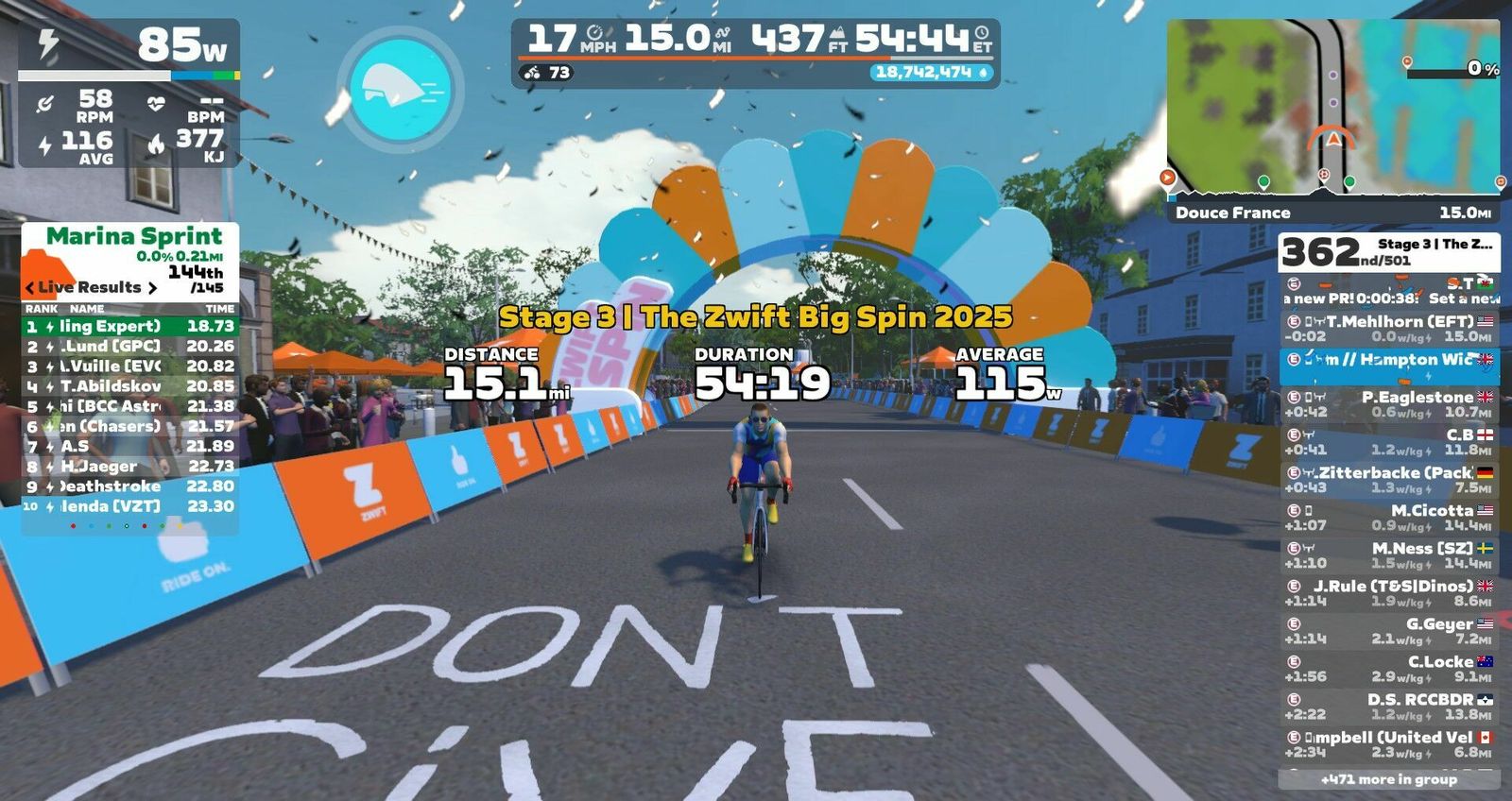The width and height of the screenshot is (1512, 801).
Task: Select C.Locke rider entry
Action: click(1388, 669)
